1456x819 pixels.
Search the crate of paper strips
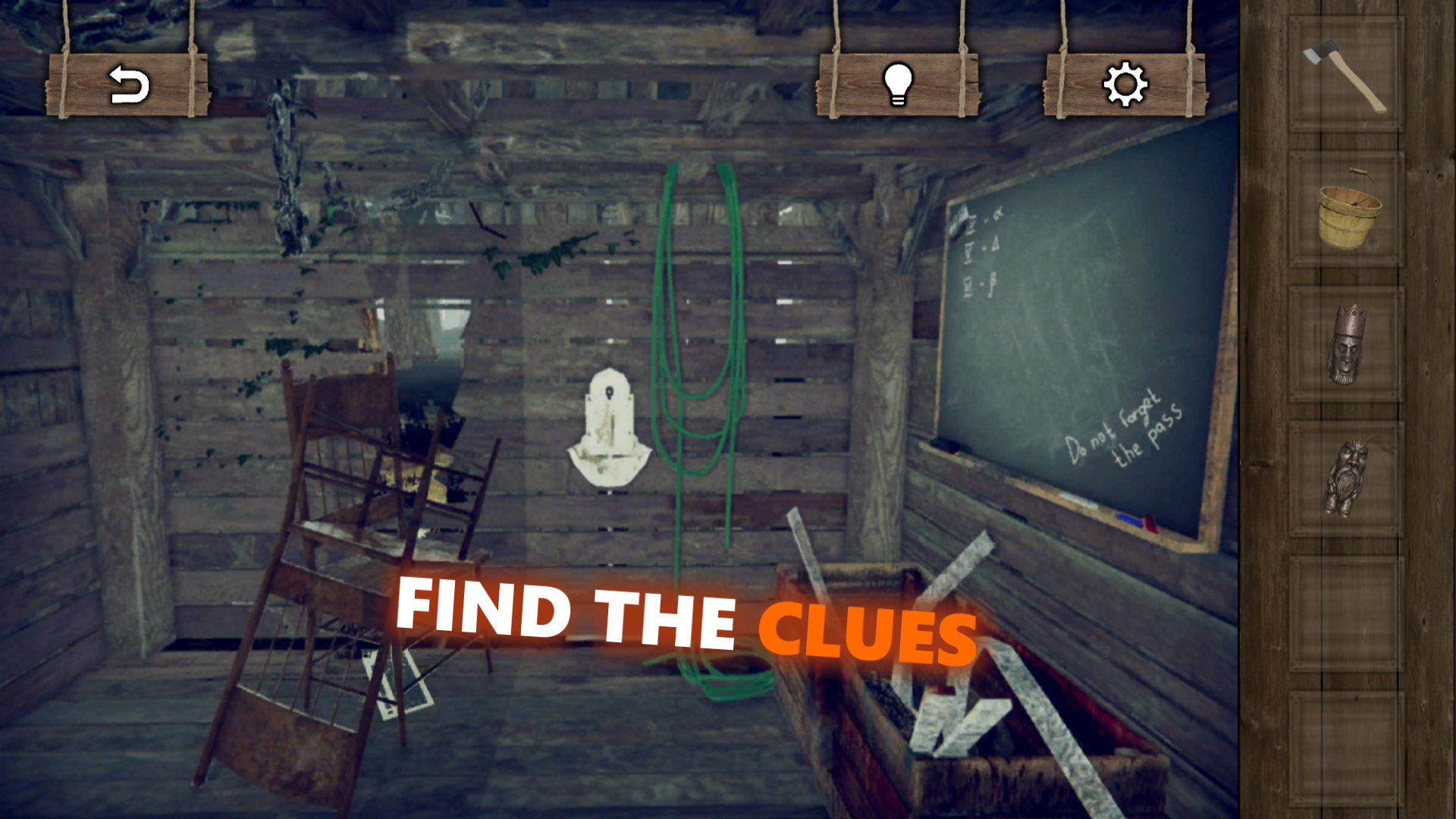(x=933, y=682)
